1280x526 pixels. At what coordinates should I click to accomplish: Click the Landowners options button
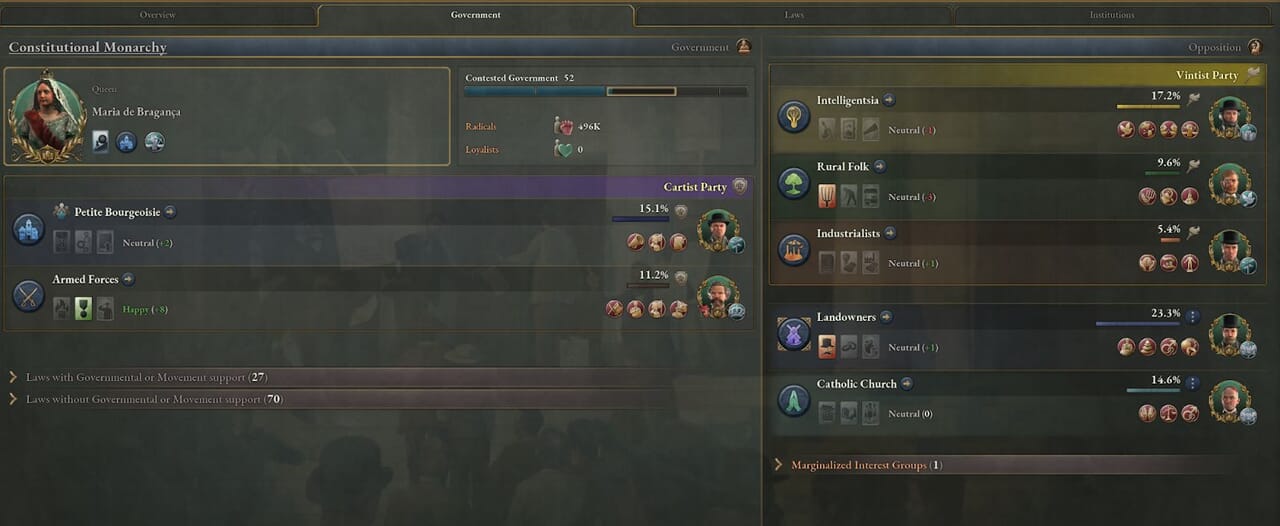(x=1192, y=316)
